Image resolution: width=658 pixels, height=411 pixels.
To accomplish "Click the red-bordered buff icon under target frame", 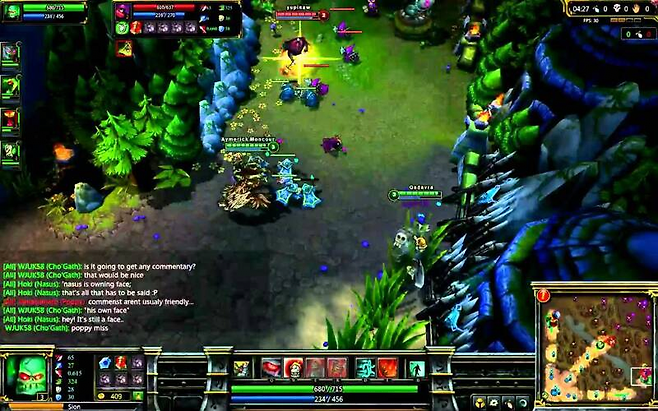I will pos(124,48).
